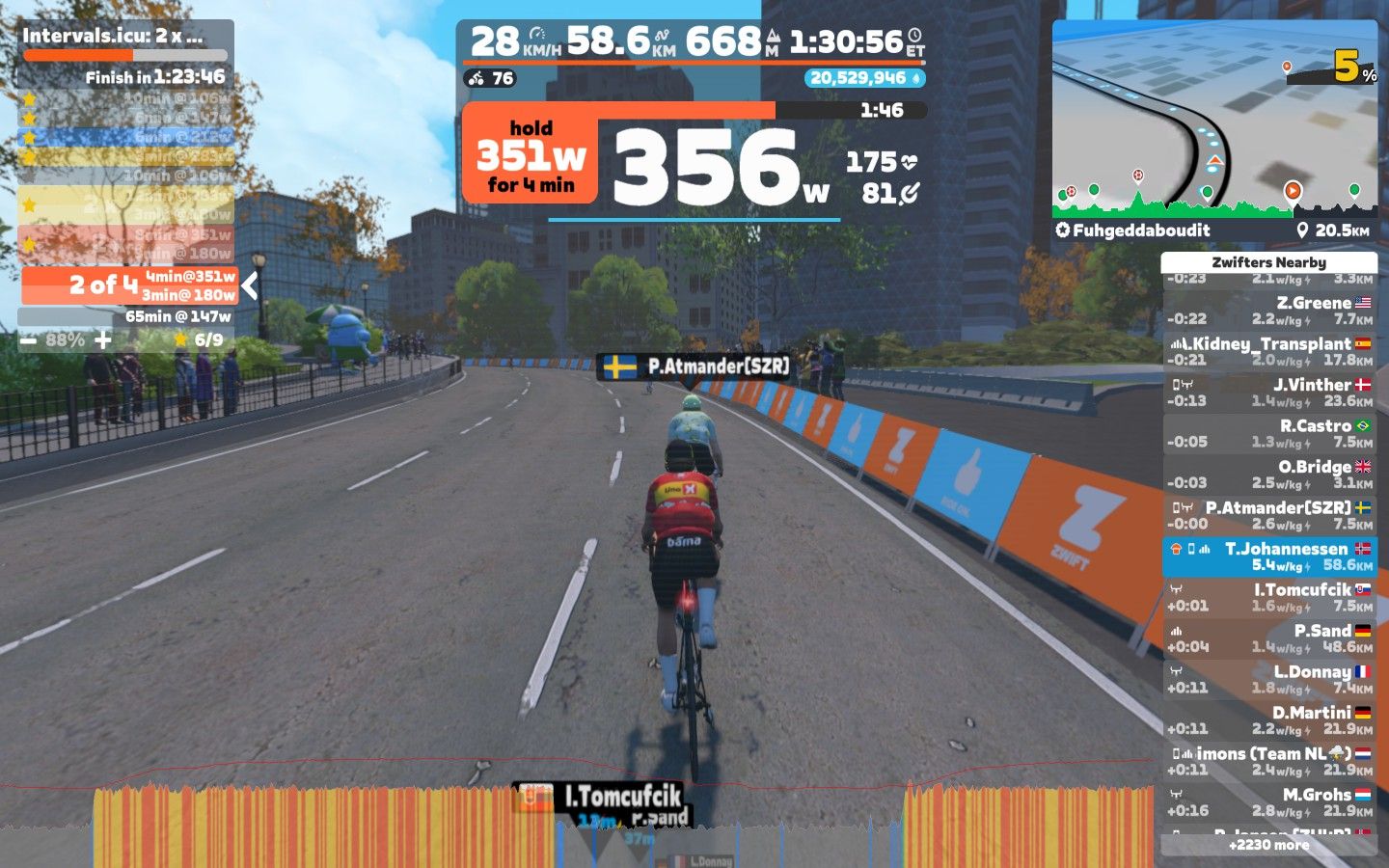Viewport: 1389px width, 868px height.
Task: Select L.Donnay in the nearby list
Action: (1269, 679)
